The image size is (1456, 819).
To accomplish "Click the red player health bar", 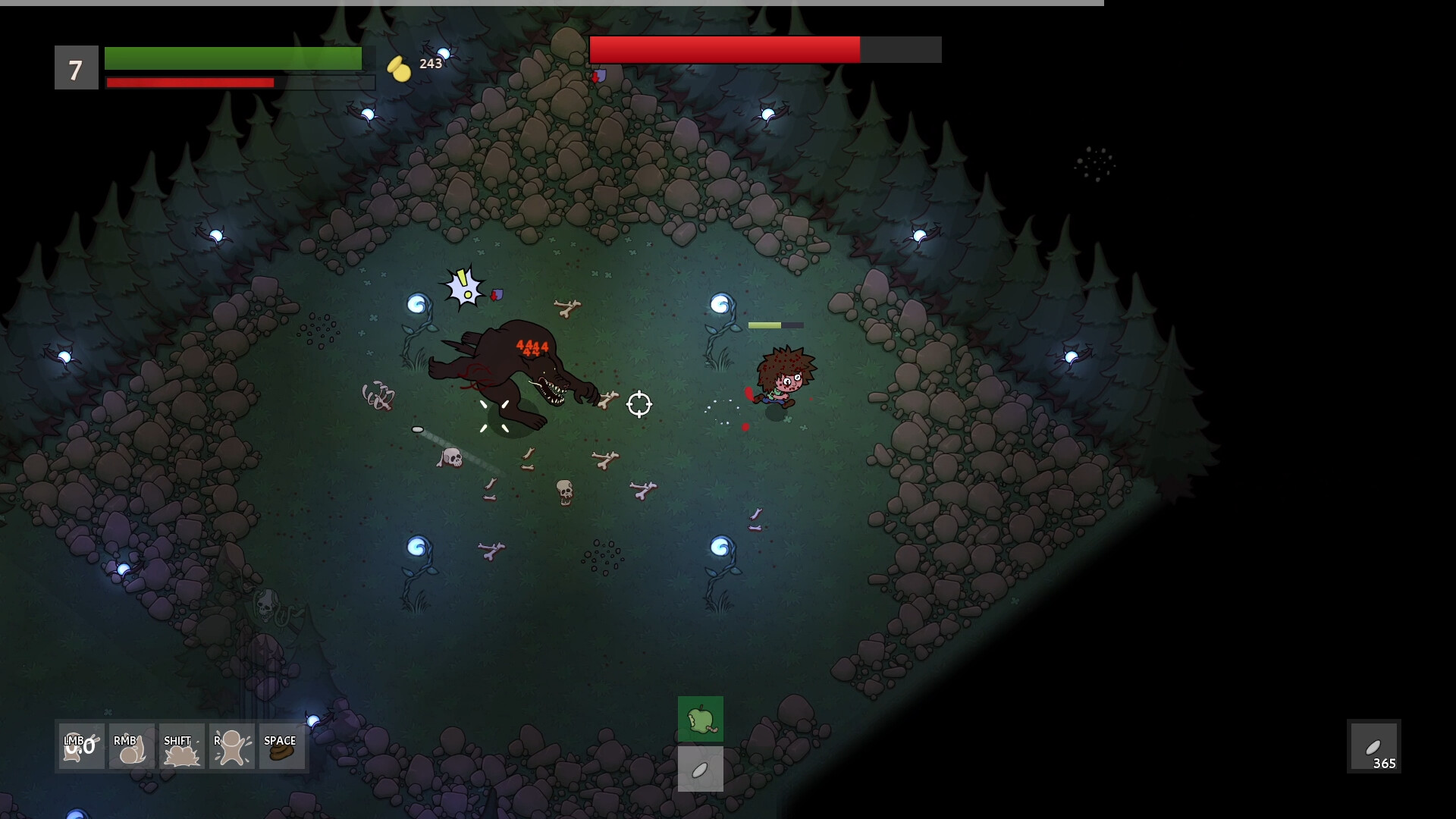I will coord(190,83).
